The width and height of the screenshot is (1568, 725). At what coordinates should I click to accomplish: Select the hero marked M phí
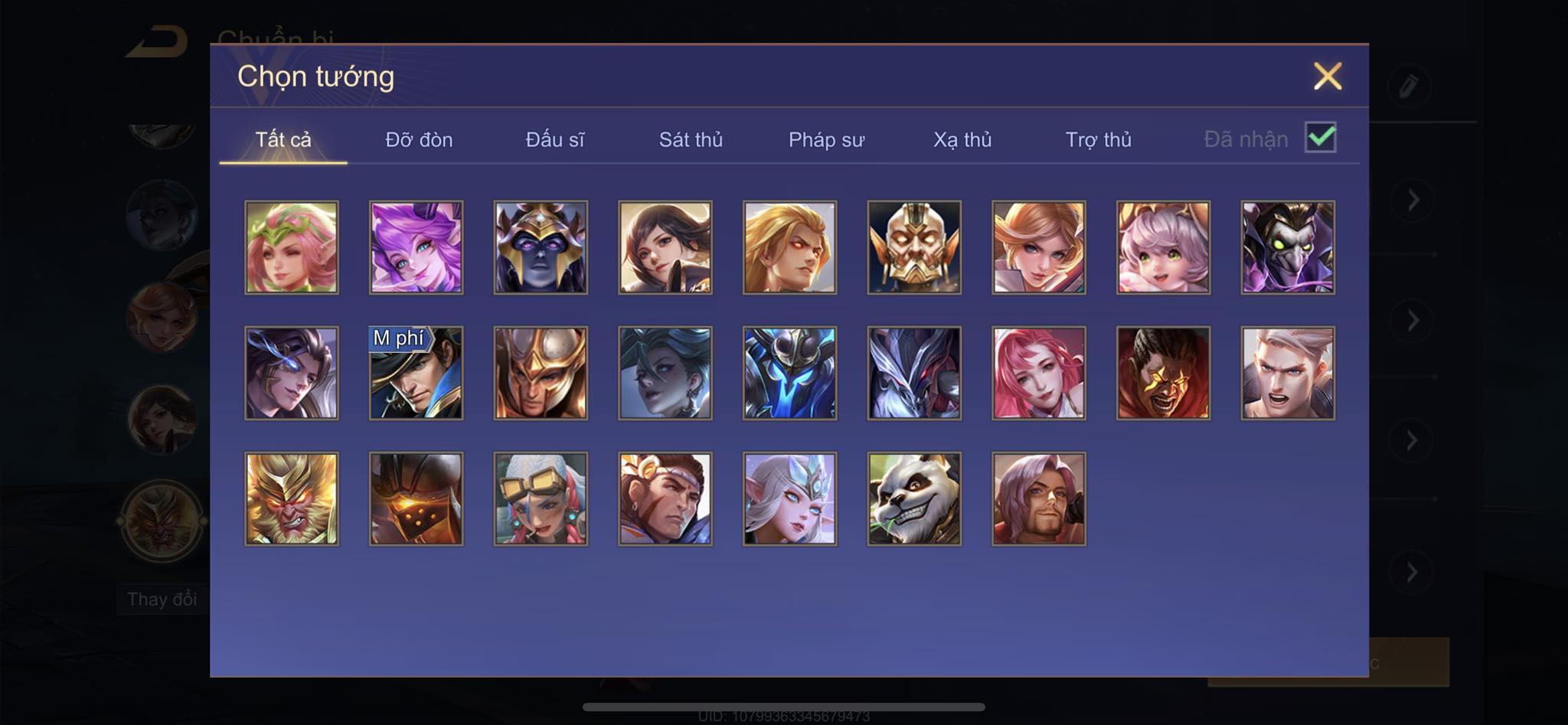416,374
